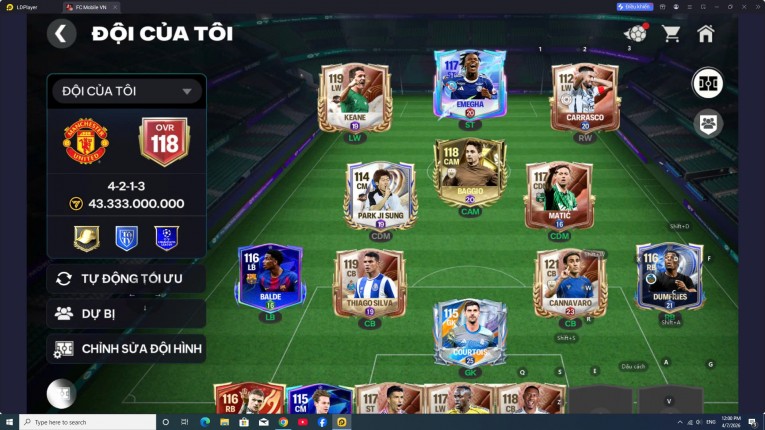This screenshot has width=765, height=430.
Task: Open the soccer ball notifications icon
Action: [635, 34]
